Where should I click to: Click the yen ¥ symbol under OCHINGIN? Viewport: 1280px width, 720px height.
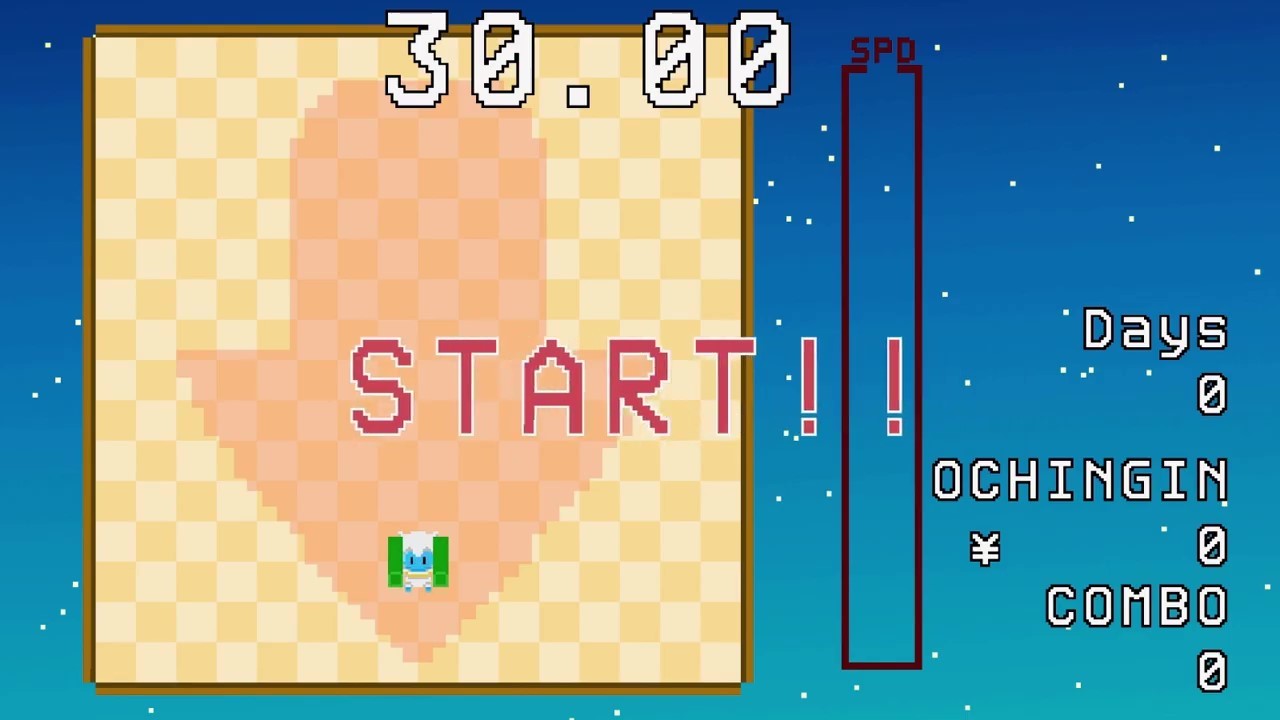pyautogui.click(x=985, y=548)
